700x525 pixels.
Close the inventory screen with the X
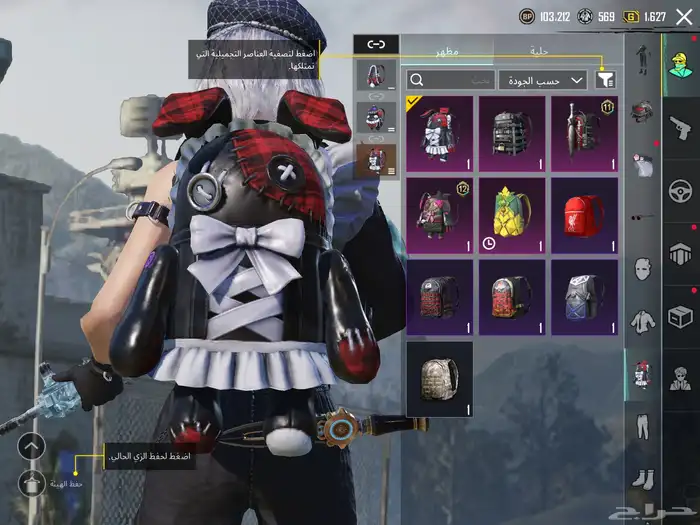tap(684, 17)
